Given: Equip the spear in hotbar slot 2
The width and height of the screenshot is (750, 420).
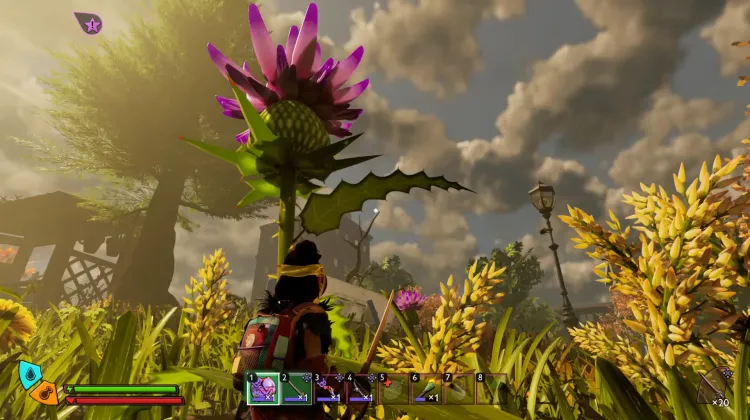Looking at the screenshot, I should click(296, 389).
